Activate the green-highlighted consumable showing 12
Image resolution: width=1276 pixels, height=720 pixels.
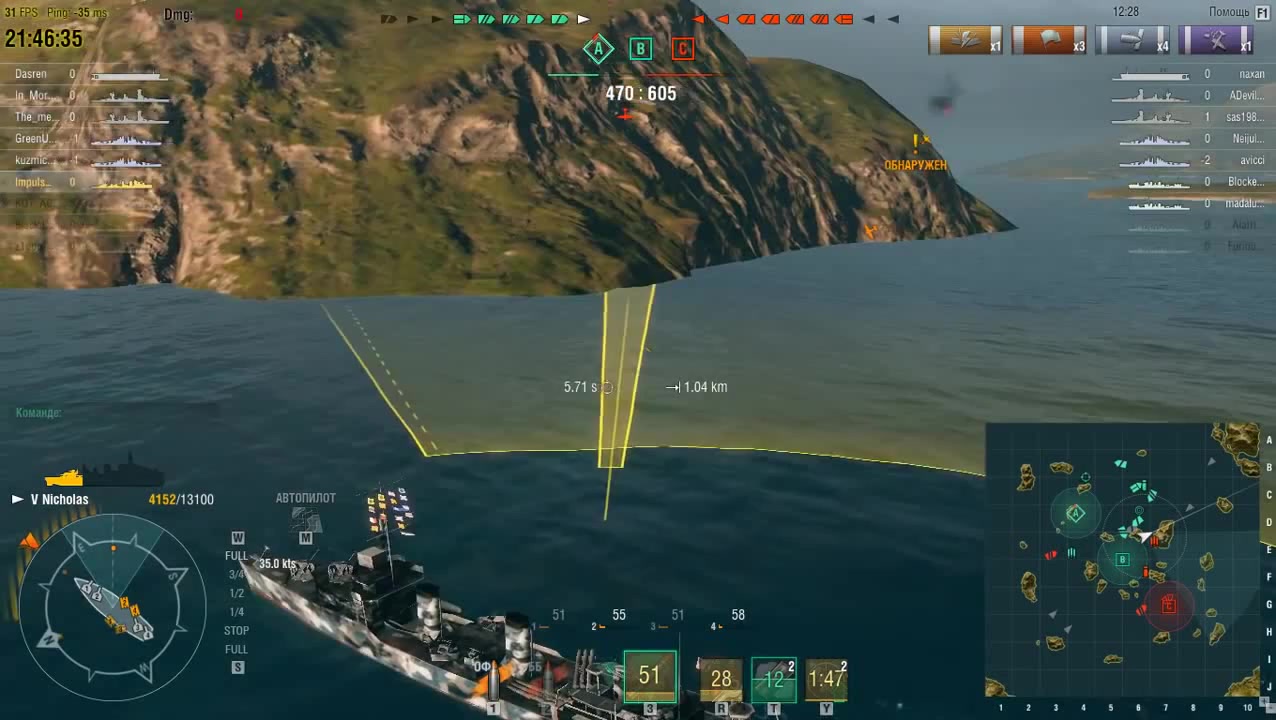click(773, 679)
